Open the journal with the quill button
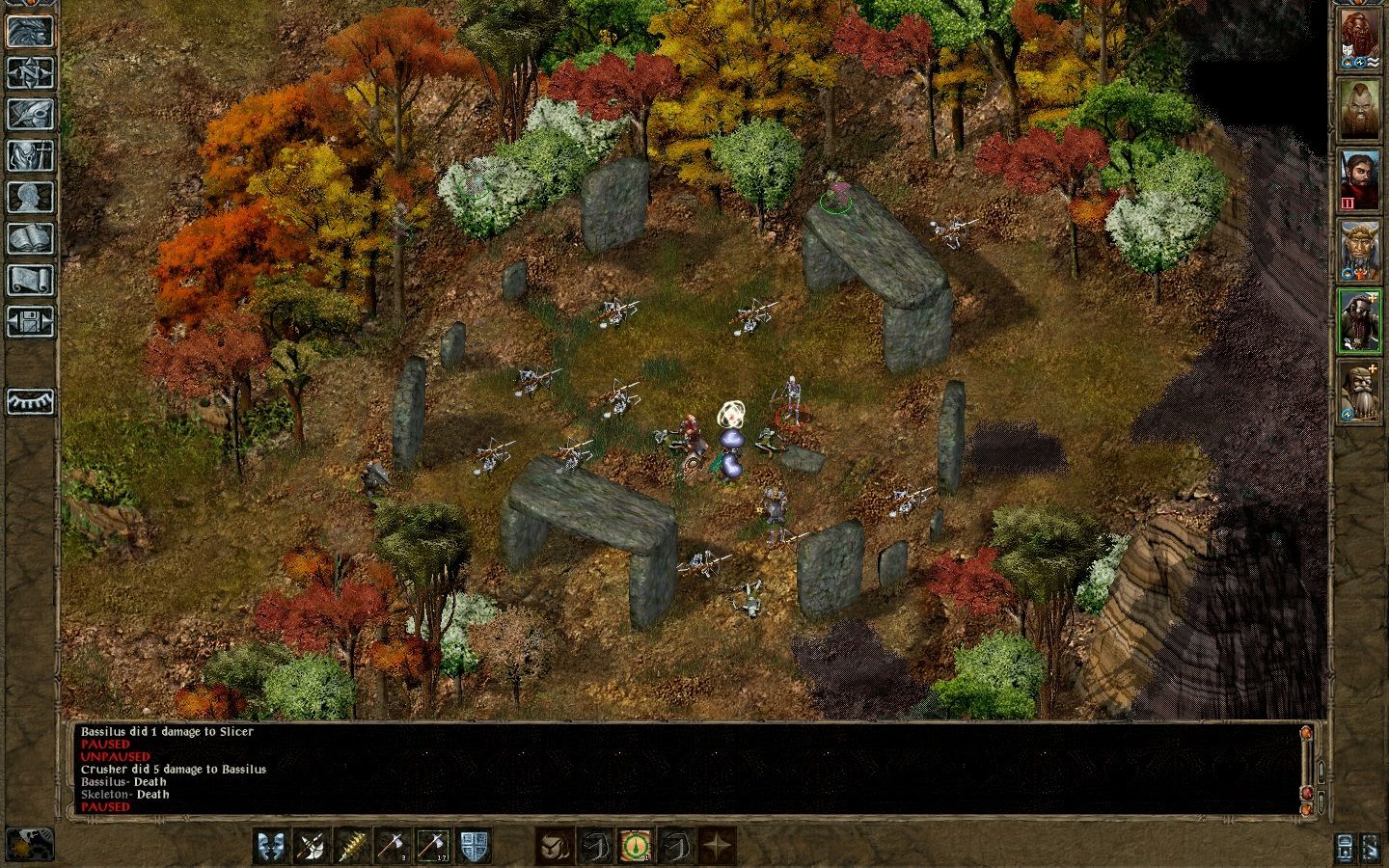Image resolution: width=1389 pixels, height=868 pixels. tap(30, 114)
